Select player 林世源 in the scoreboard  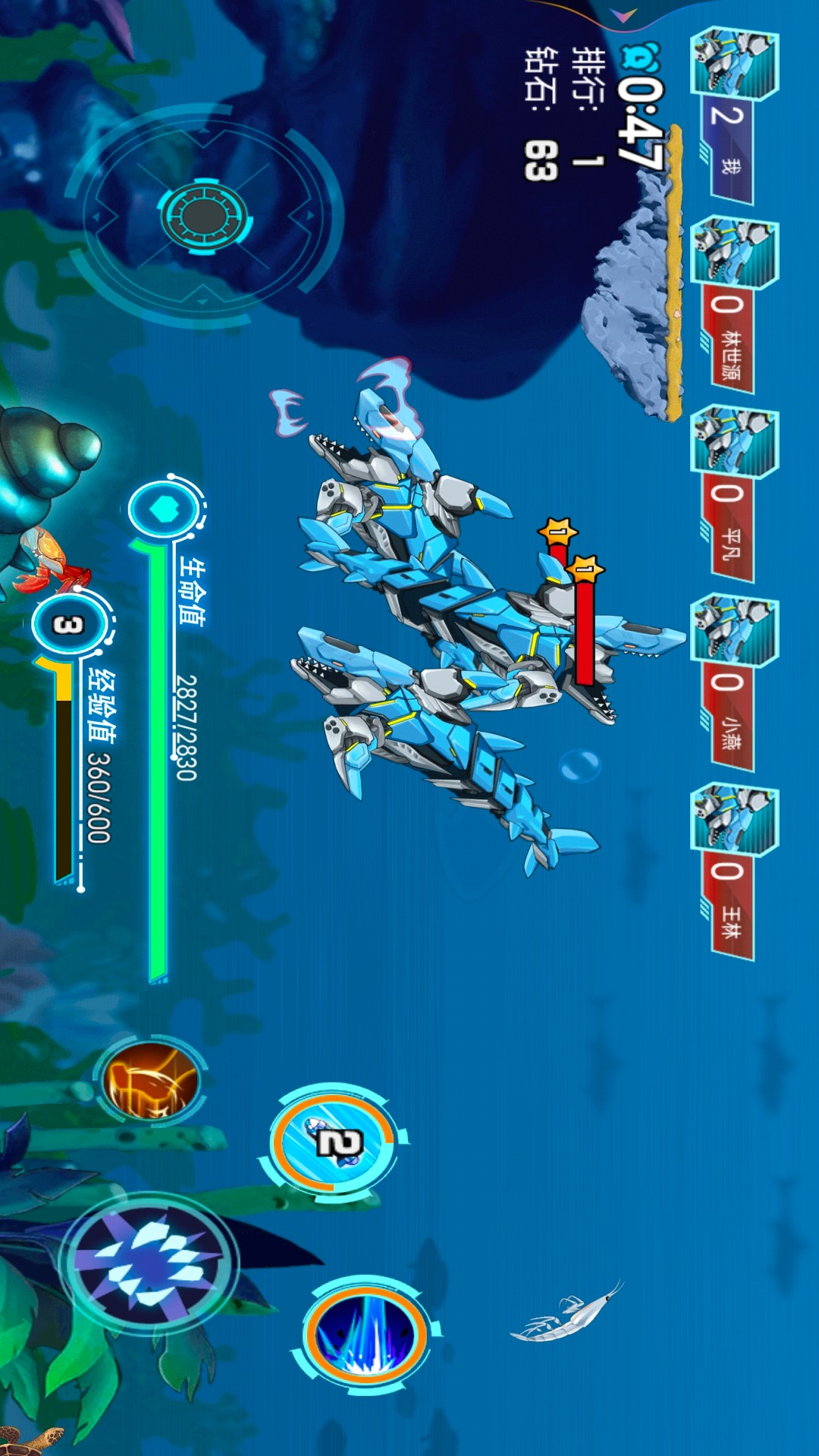point(732,305)
